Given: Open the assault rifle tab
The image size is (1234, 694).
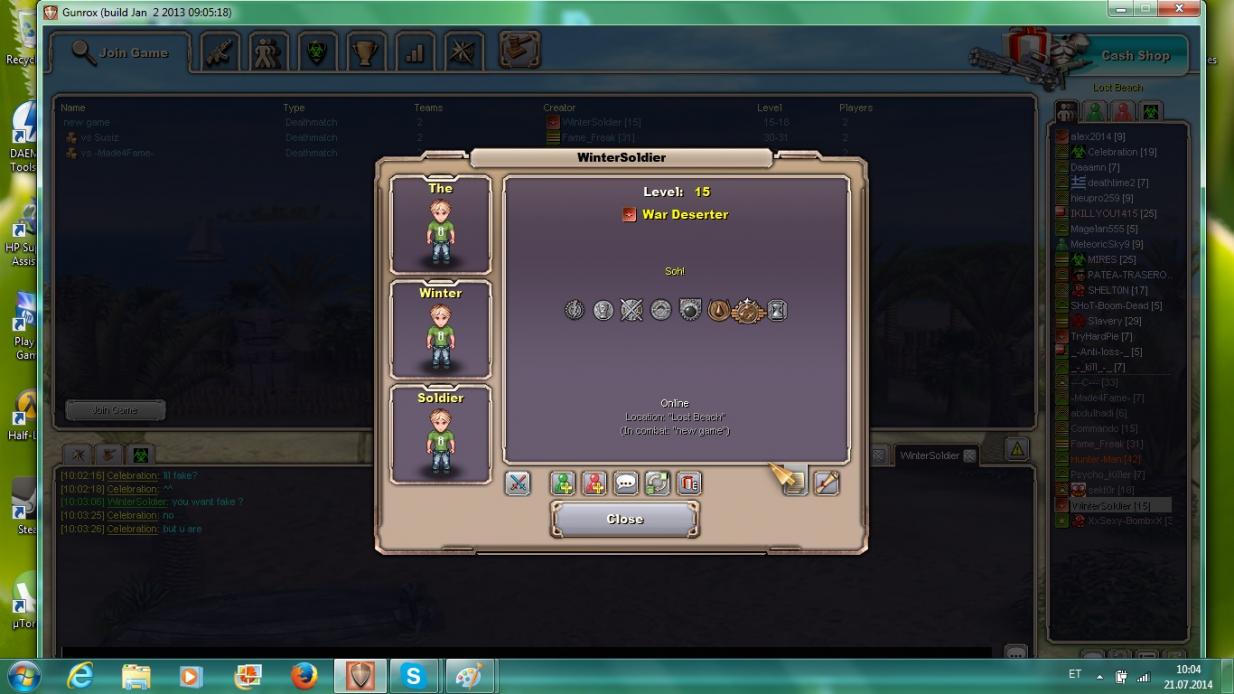Looking at the screenshot, I should [x=219, y=53].
